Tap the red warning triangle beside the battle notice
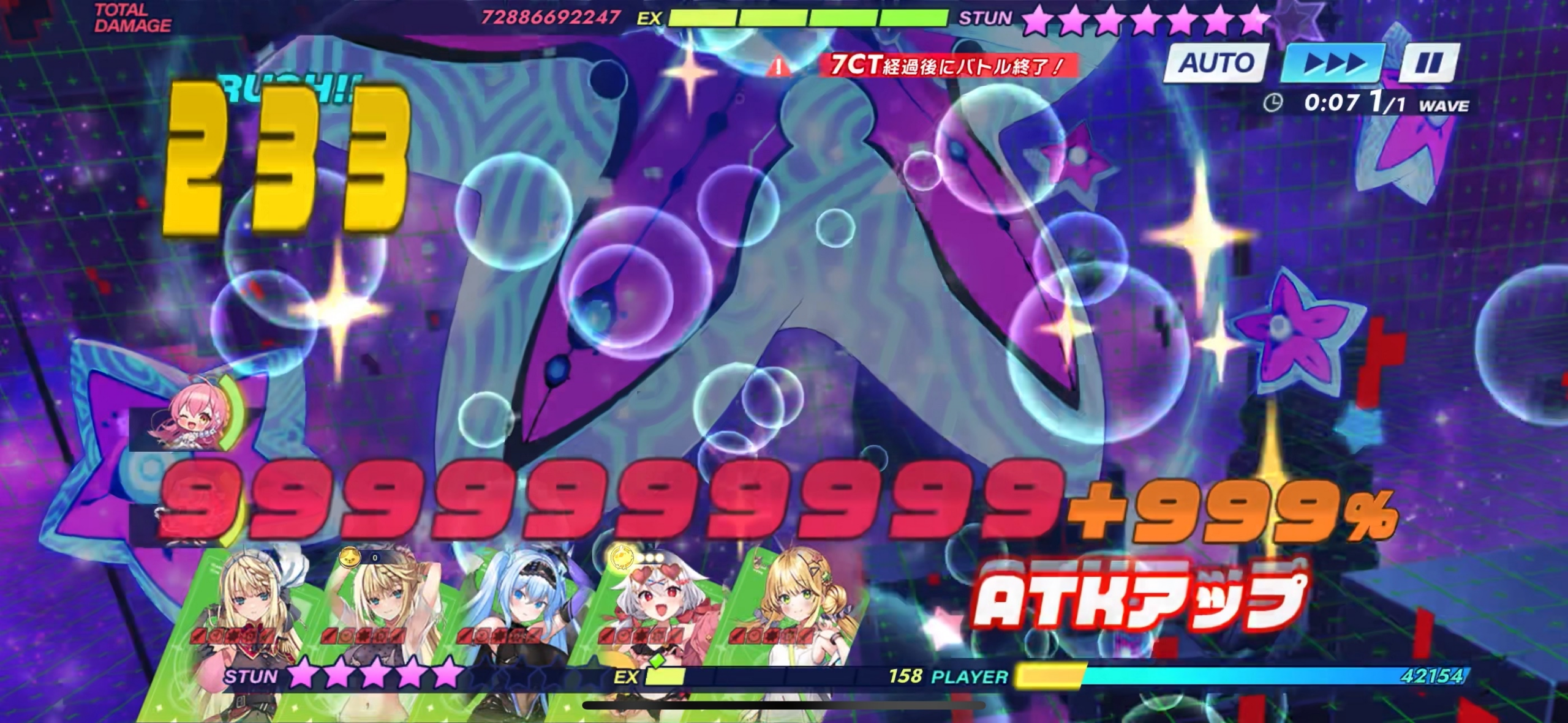Image resolution: width=1568 pixels, height=723 pixels. (778, 67)
